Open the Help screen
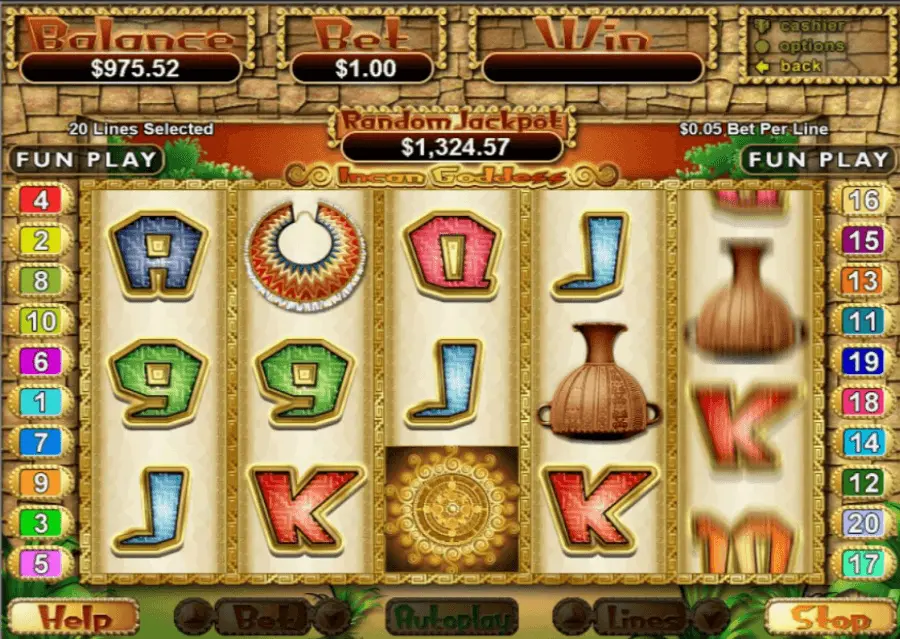 [x=73, y=619]
